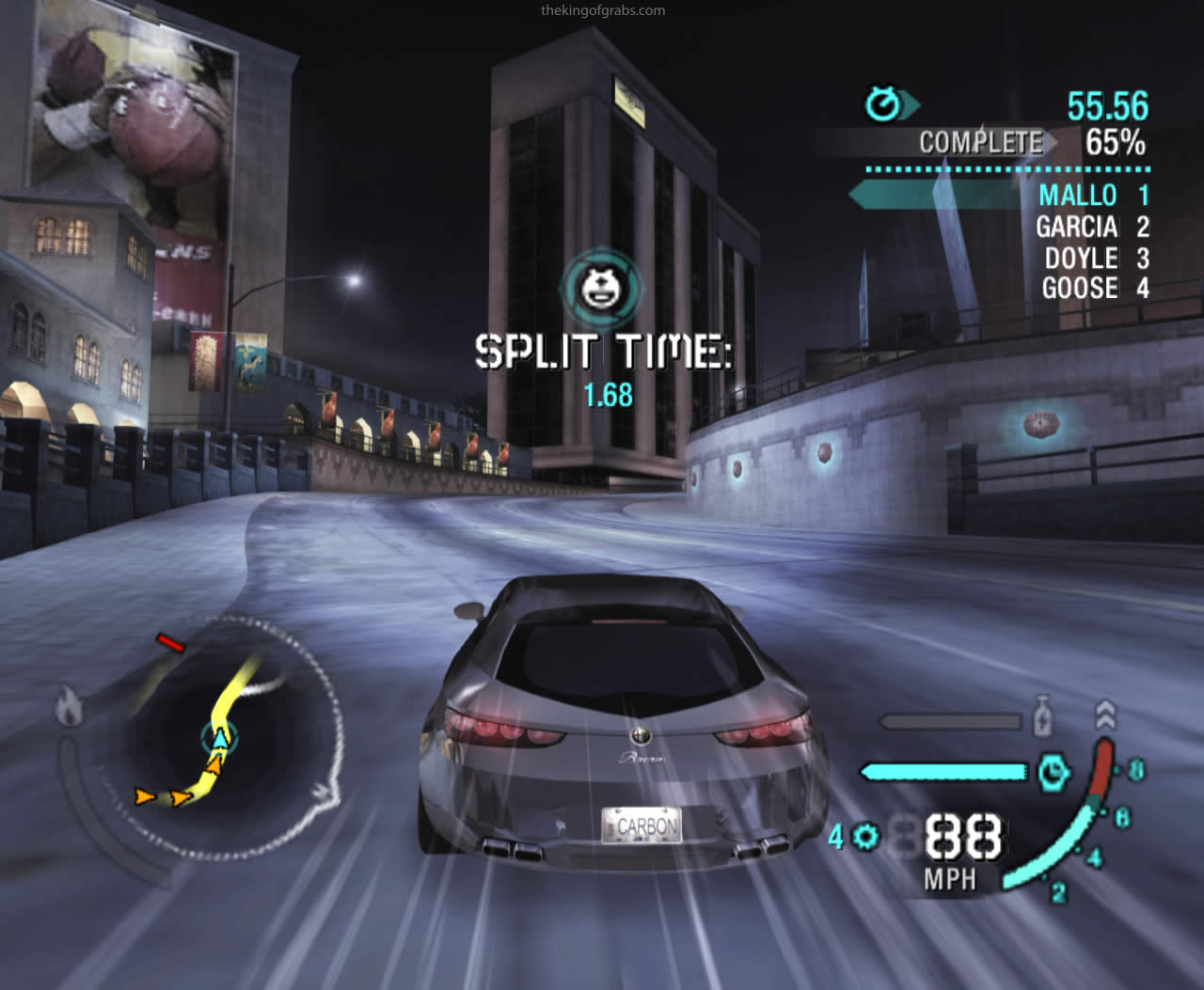Pick GOOSE in the position list
This screenshot has height=990, width=1204.
tap(1080, 289)
